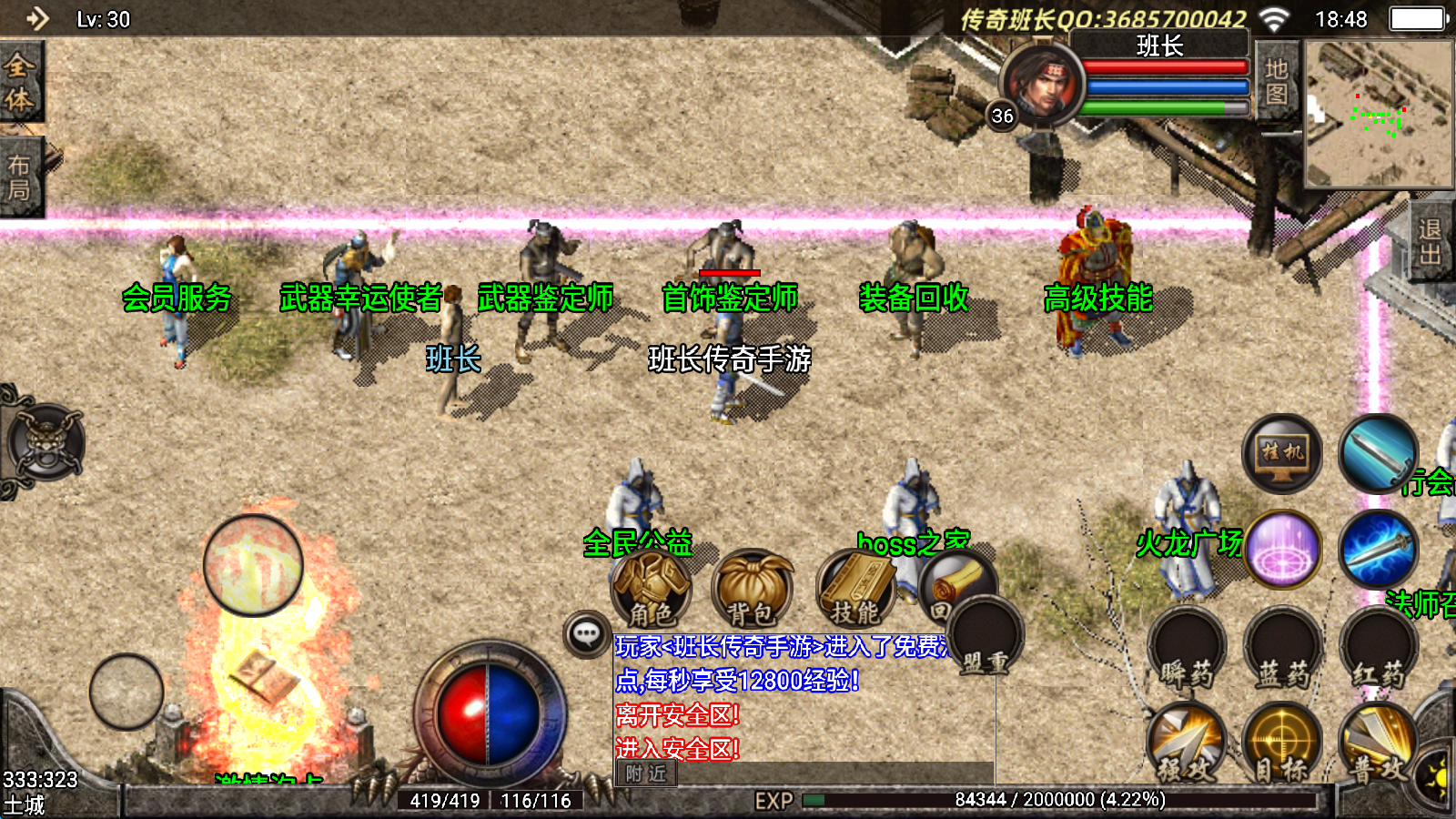
Task: Activate the 强攻 forced attack button
Action: 1187,743
